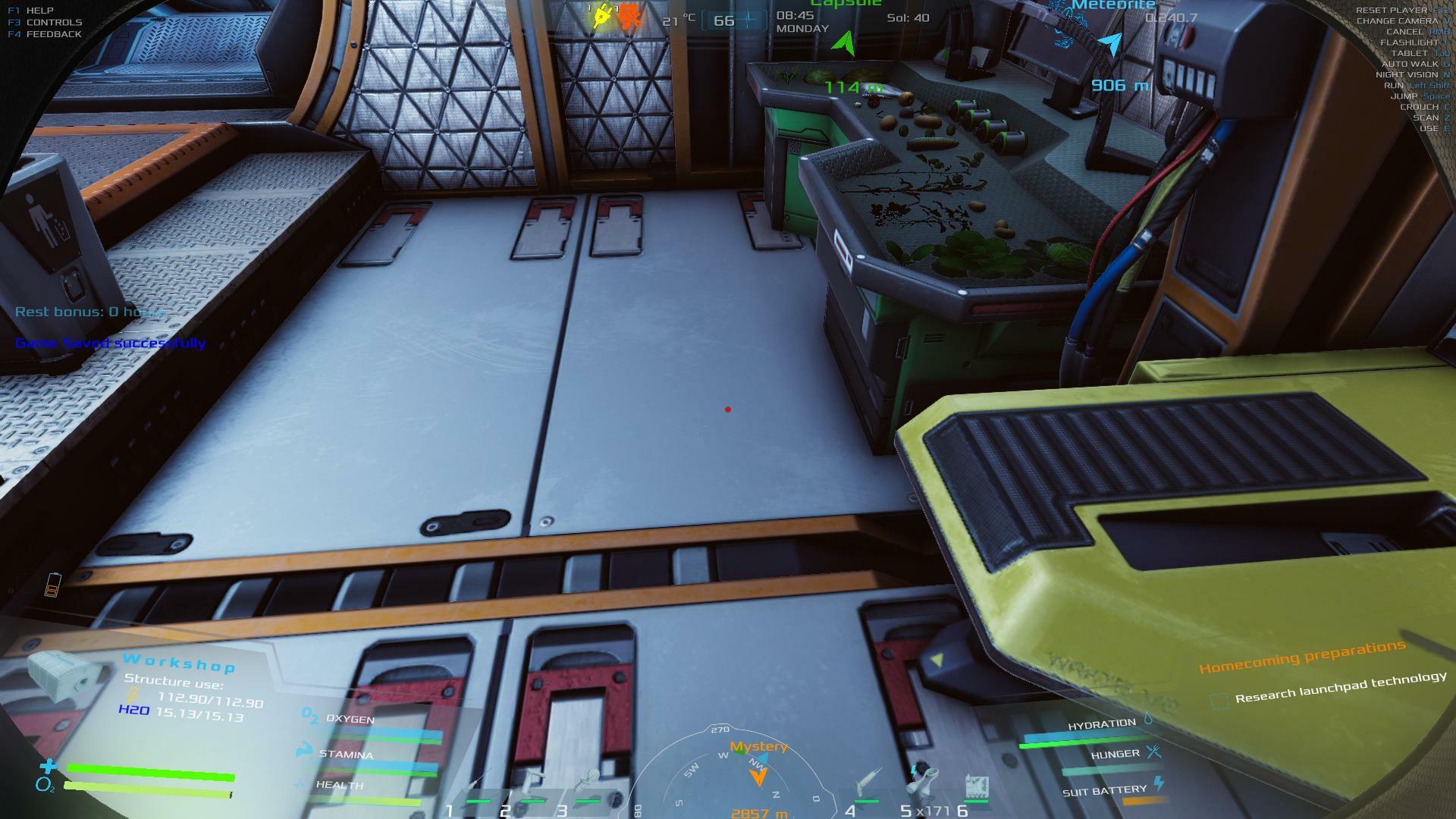
Task: Open the Homecoming preparations objective
Action: 1301,657
